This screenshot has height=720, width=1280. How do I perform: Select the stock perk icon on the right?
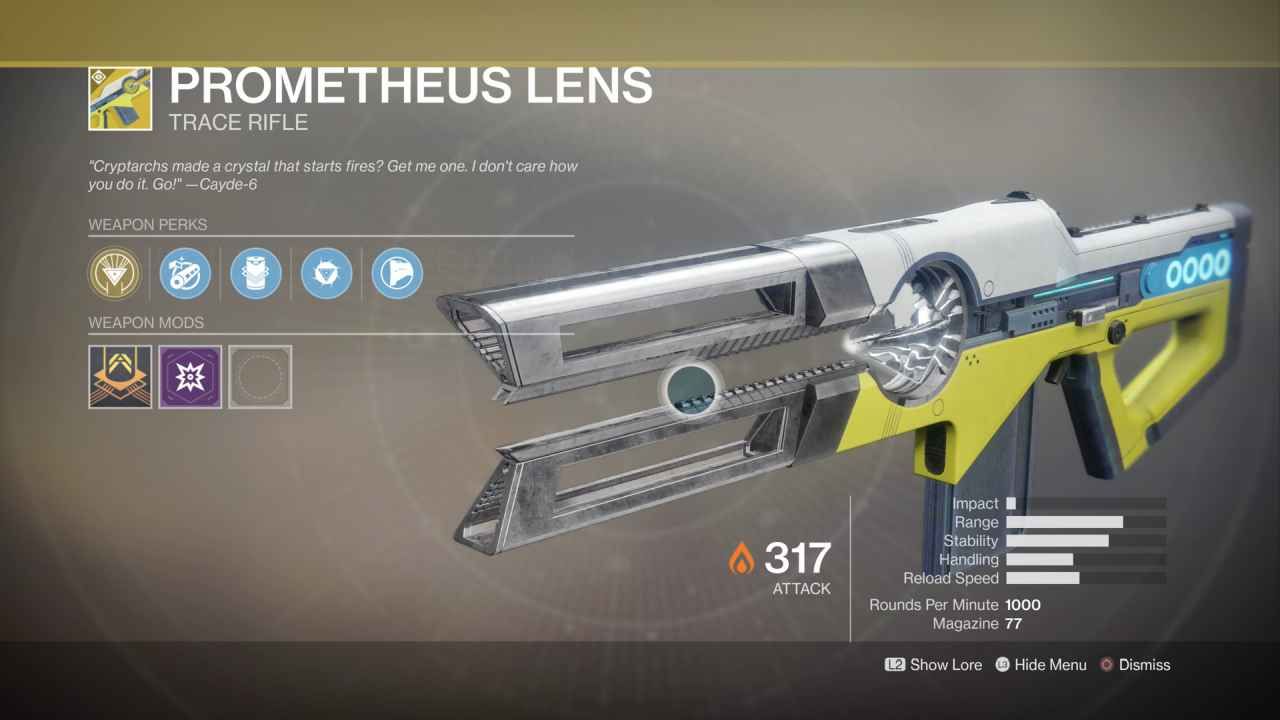(x=396, y=273)
